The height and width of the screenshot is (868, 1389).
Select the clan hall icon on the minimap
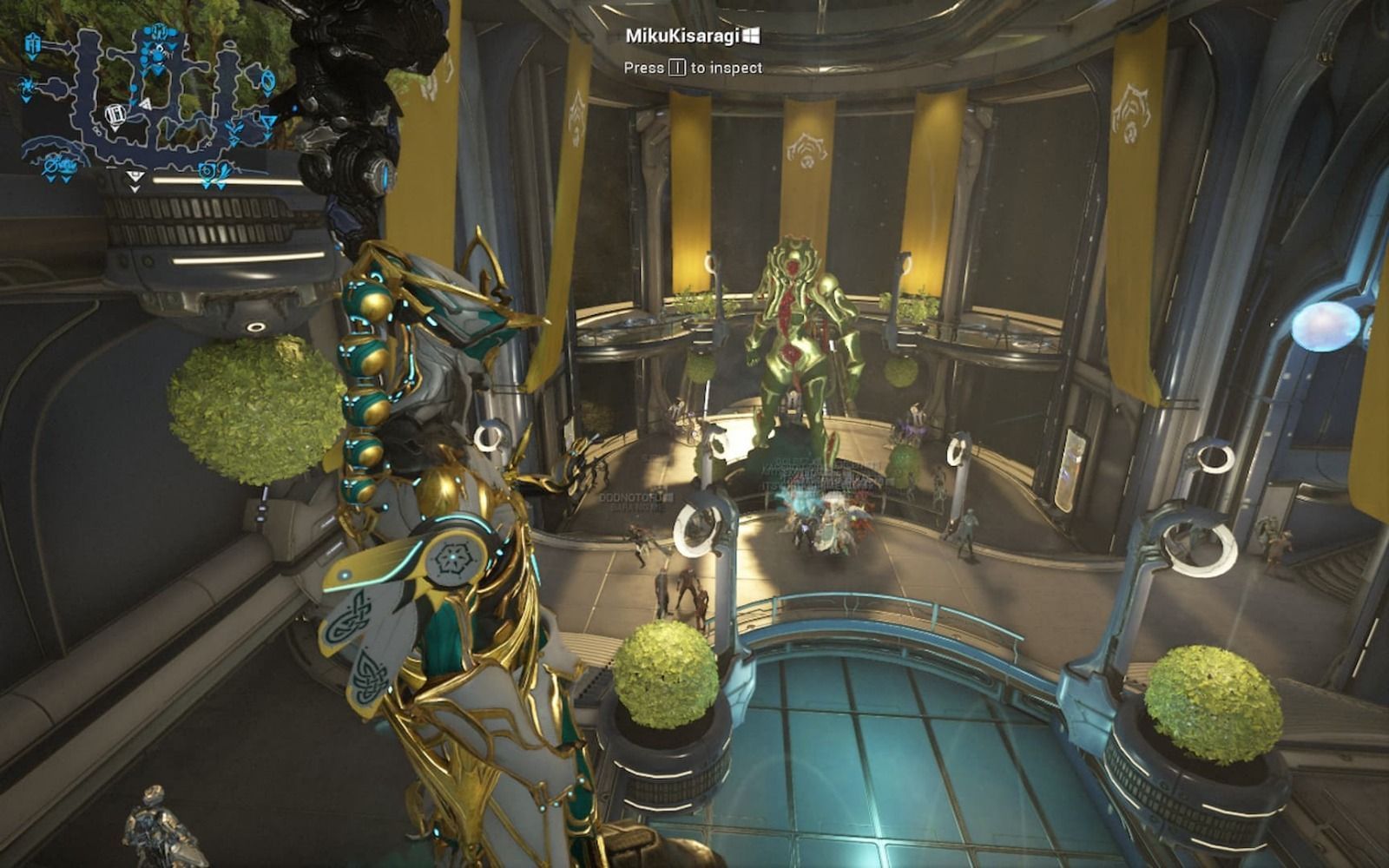[33, 42]
